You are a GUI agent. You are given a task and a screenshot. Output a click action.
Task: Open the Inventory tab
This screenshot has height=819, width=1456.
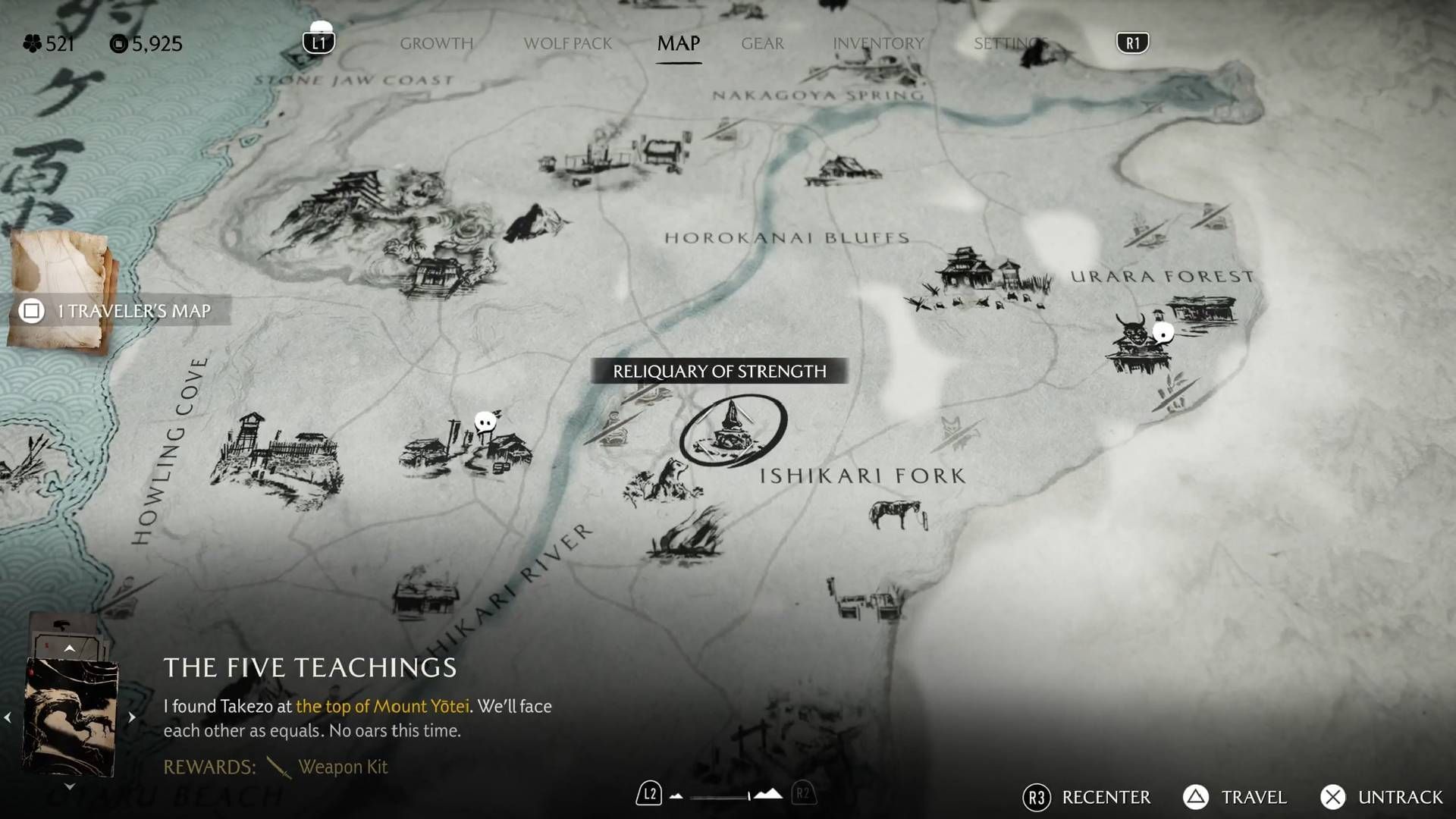click(878, 44)
